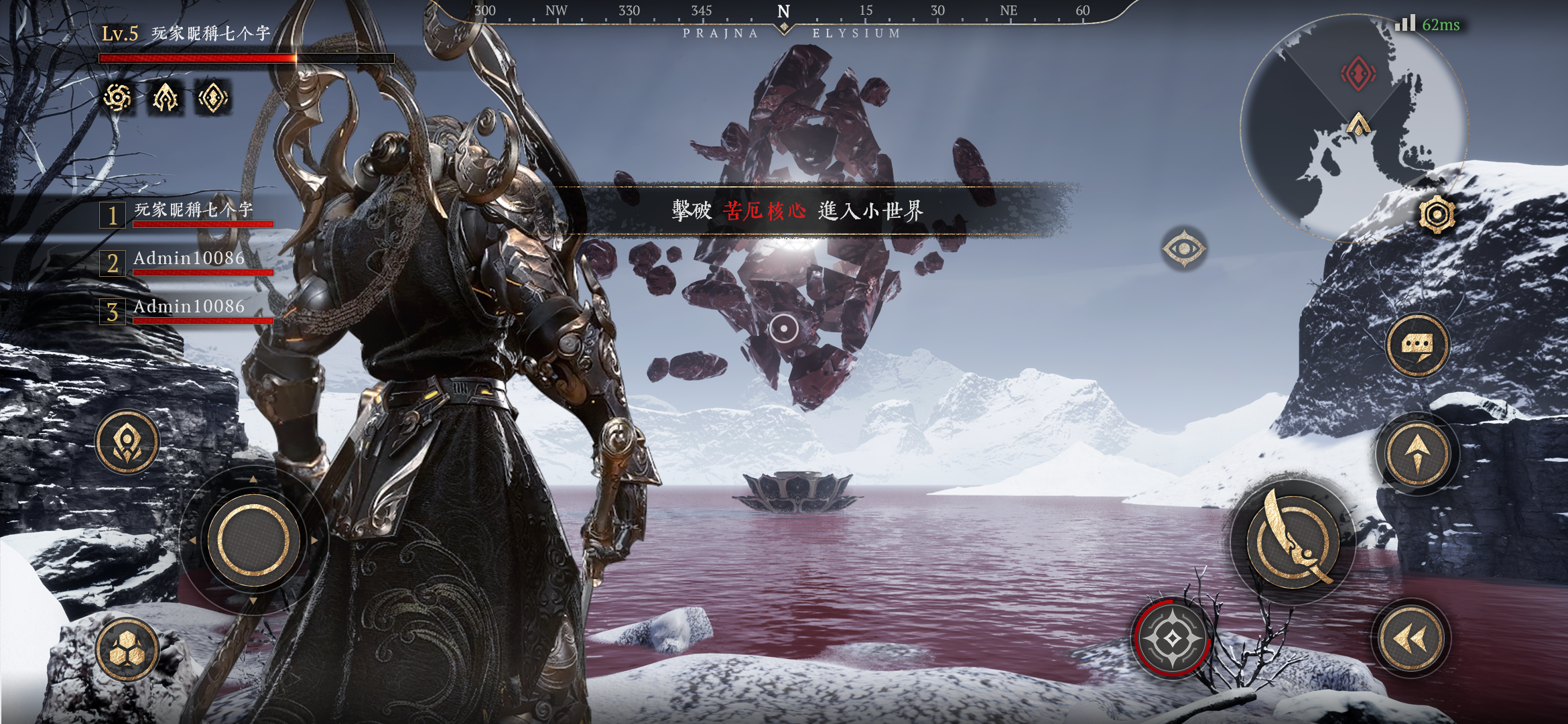Use the double-chevron dodge button

coord(1411,638)
